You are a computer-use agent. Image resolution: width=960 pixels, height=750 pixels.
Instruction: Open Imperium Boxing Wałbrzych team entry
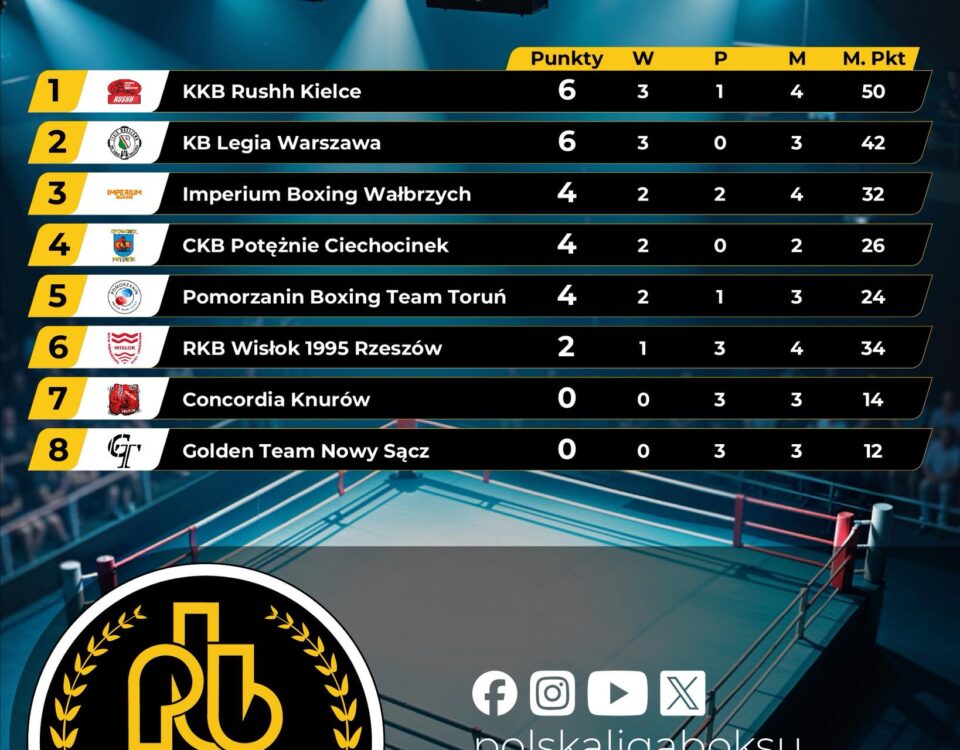[326, 194]
